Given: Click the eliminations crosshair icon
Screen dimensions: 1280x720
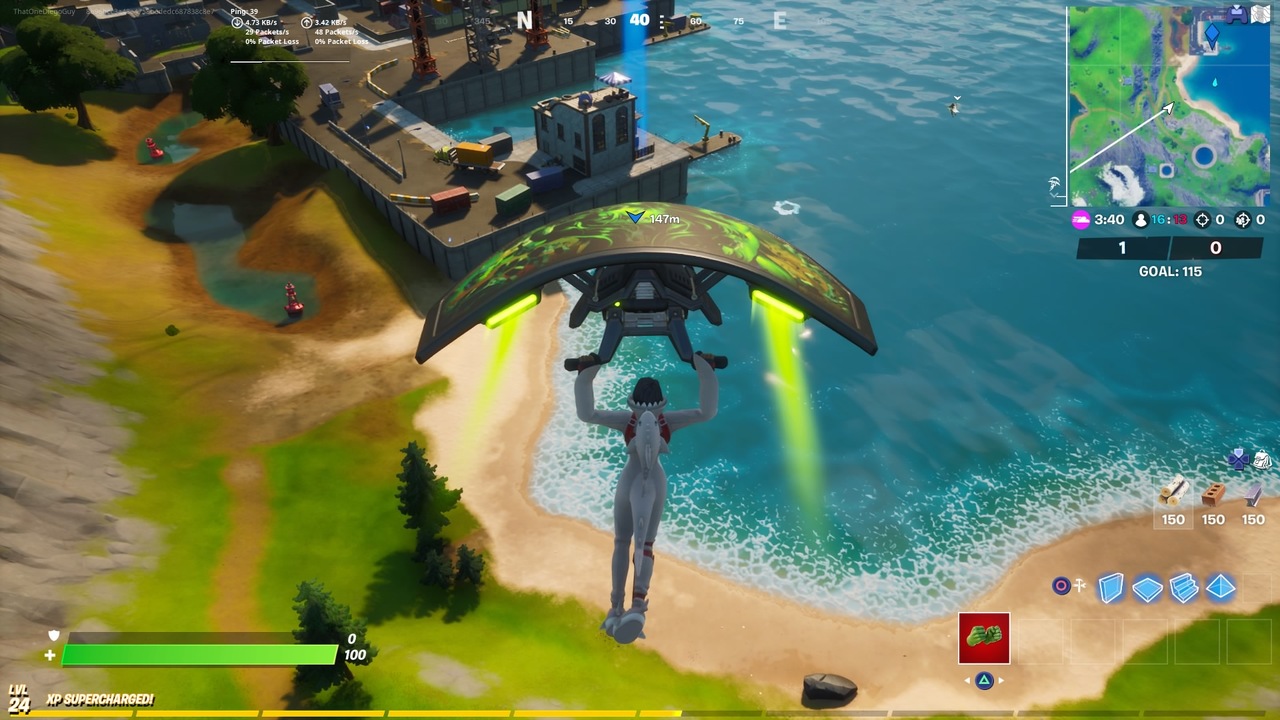Looking at the screenshot, I should tap(1202, 219).
